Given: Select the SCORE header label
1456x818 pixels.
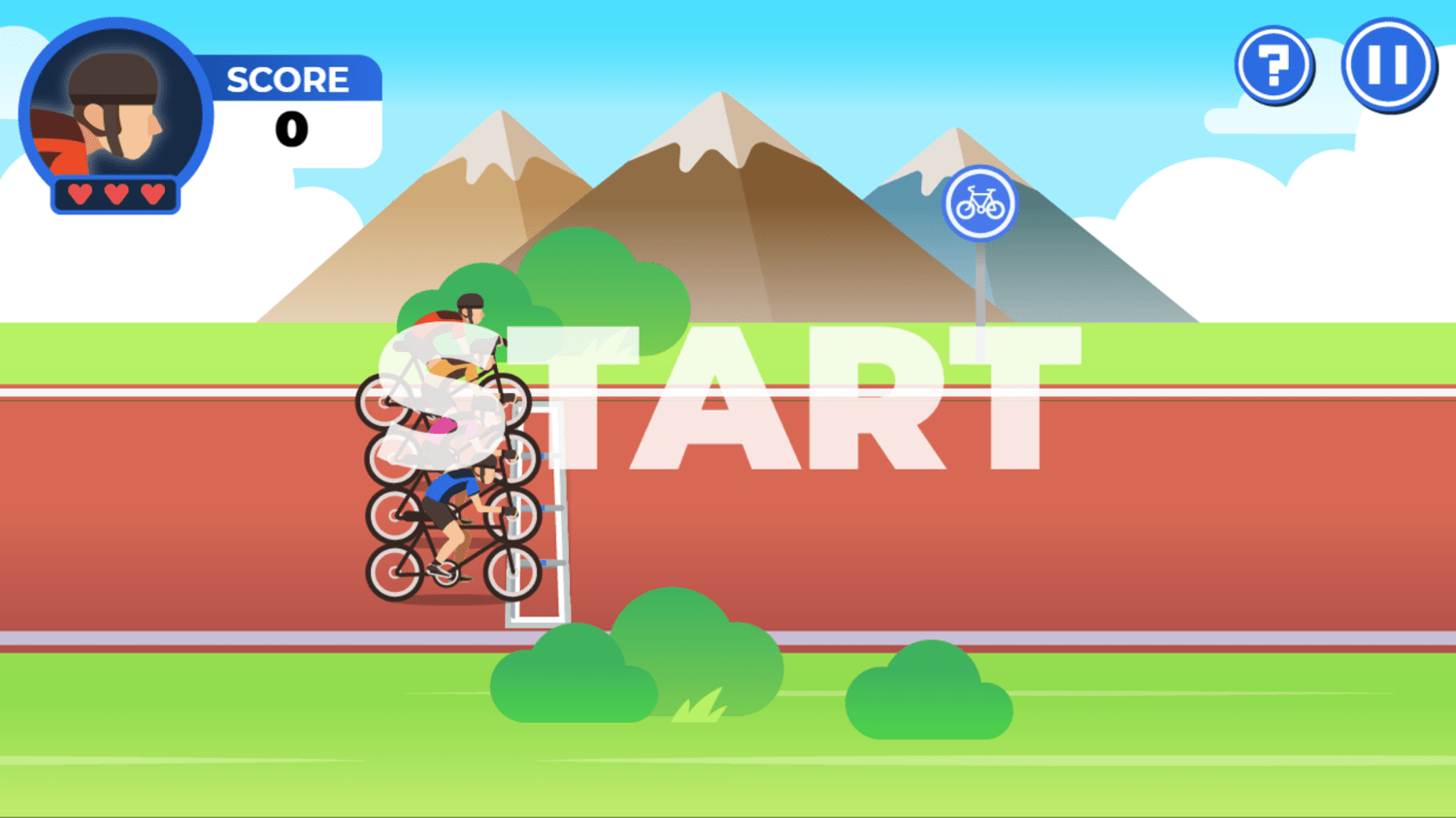Looking at the screenshot, I should [287, 80].
